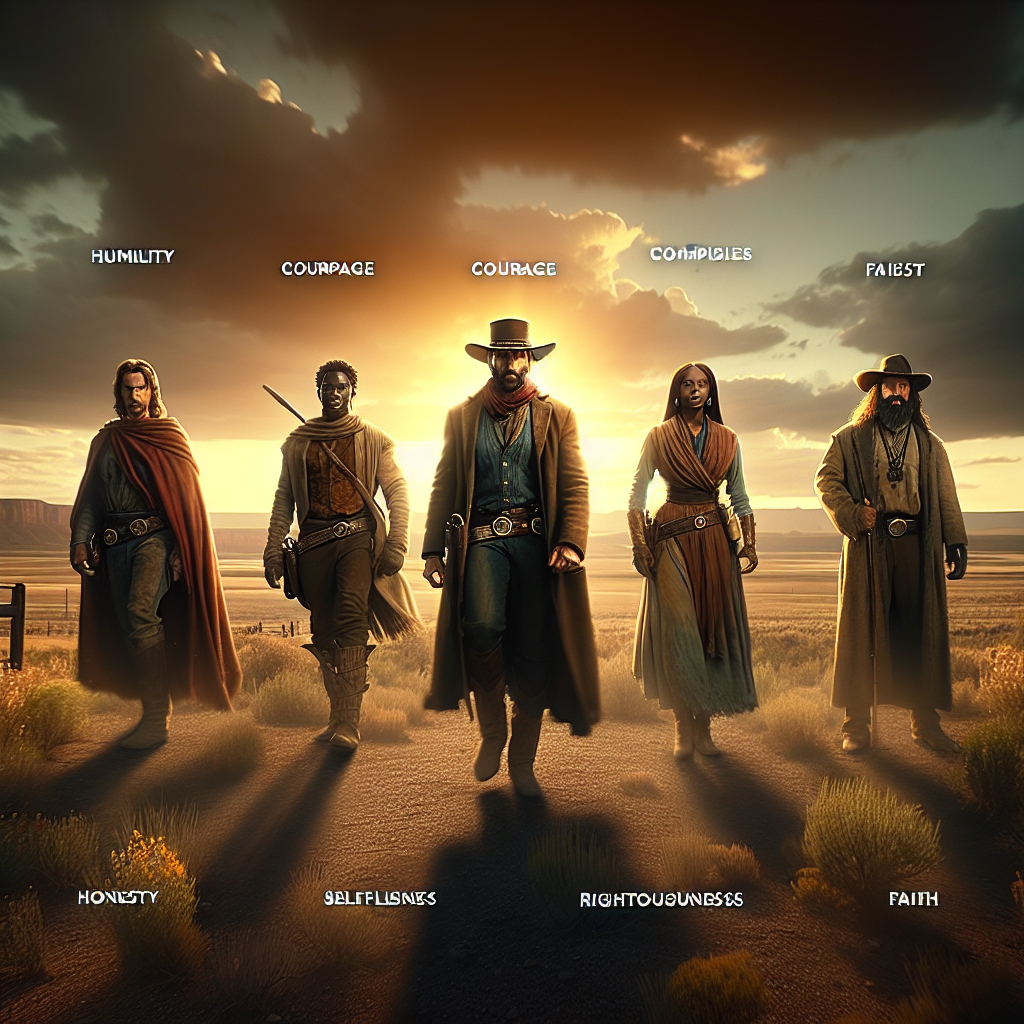Select the SELFLISNES label
This screenshot has height=1024, width=1024.
click(x=379, y=898)
